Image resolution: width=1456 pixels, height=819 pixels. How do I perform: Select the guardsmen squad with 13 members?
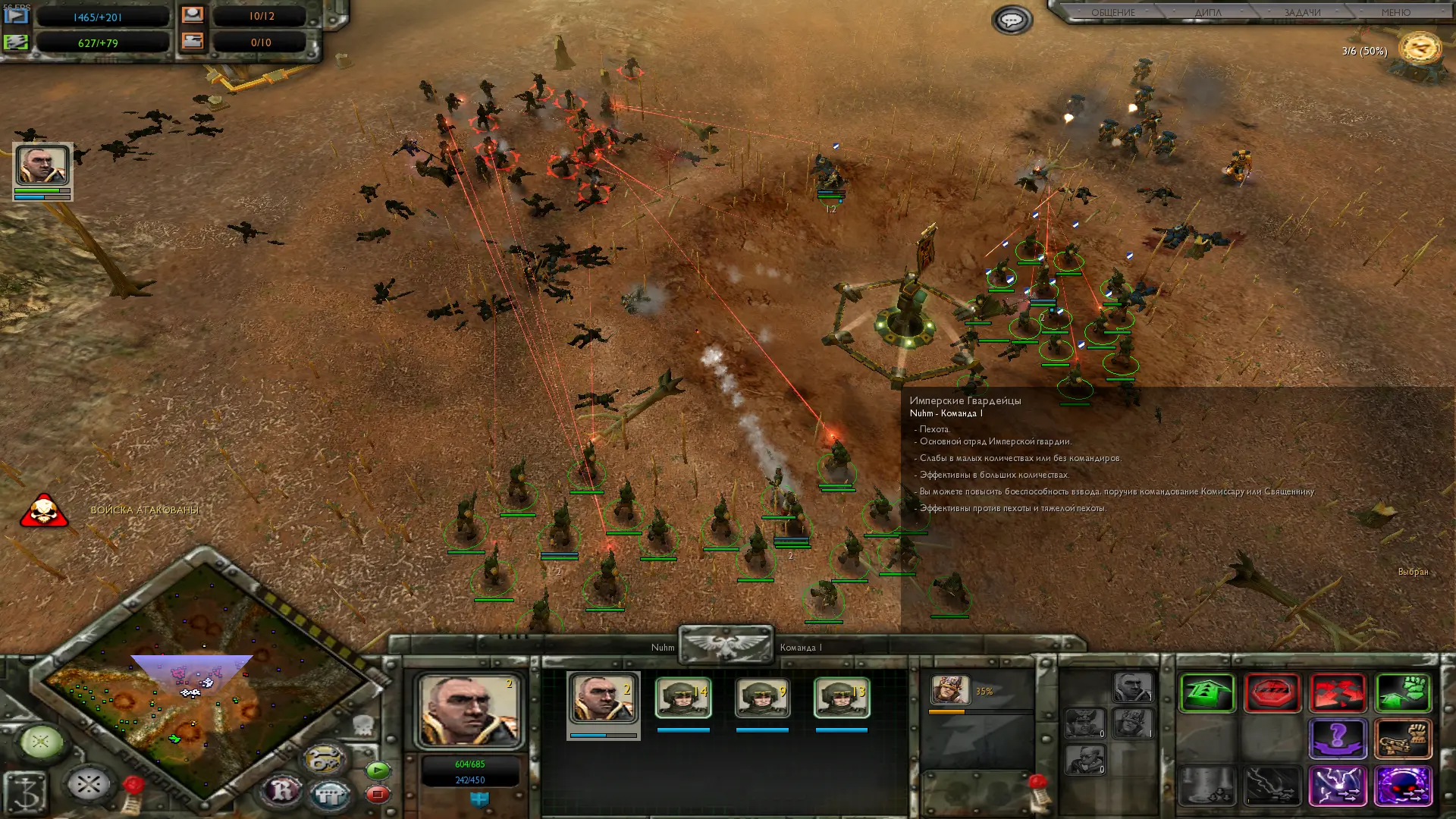click(842, 698)
